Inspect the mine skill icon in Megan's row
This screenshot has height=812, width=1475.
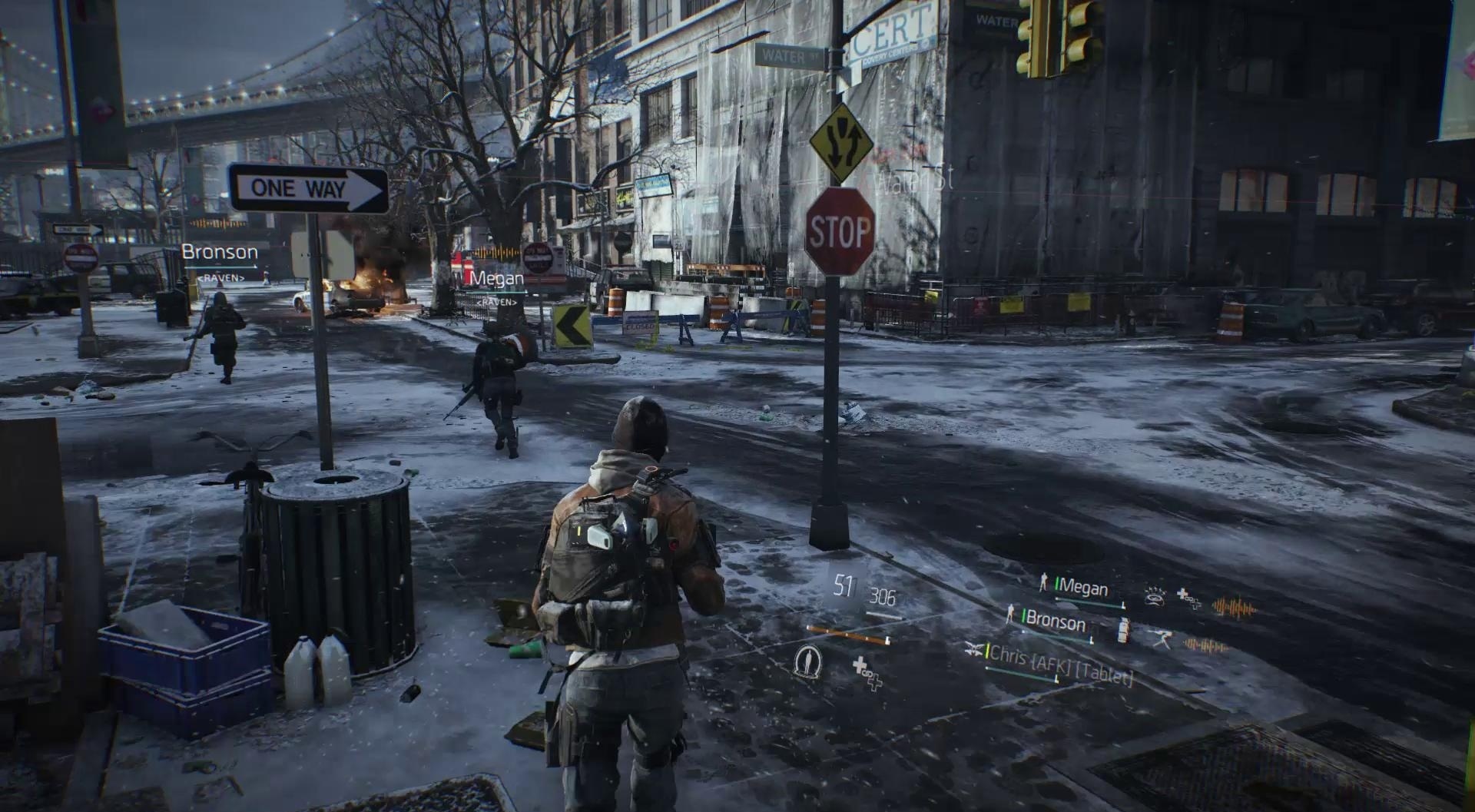click(1155, 595)
